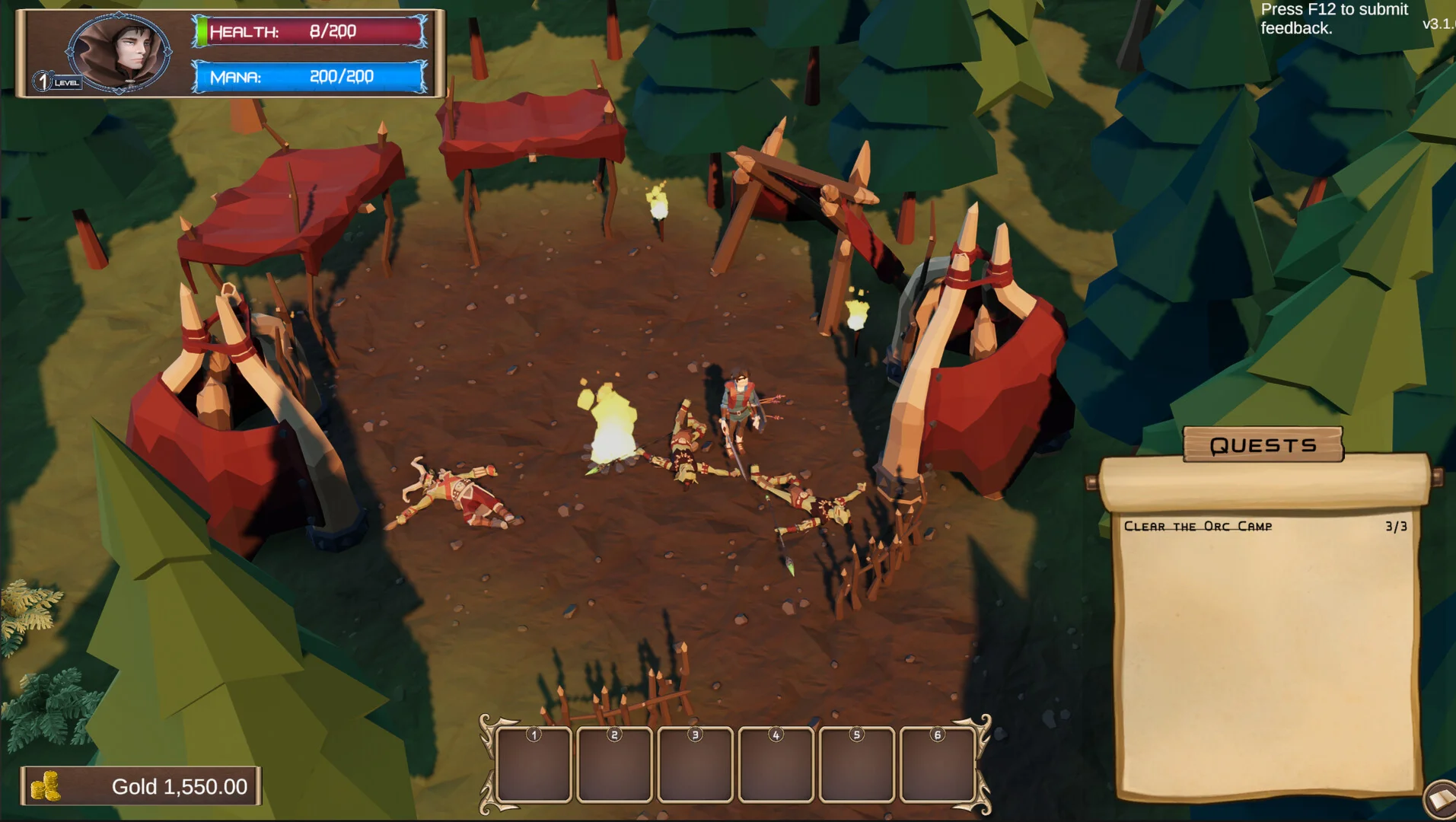Image resolution: width=1456 pixels, height=822 pixels.
Task: Click the hooded hero portrait
Action: 119,52
